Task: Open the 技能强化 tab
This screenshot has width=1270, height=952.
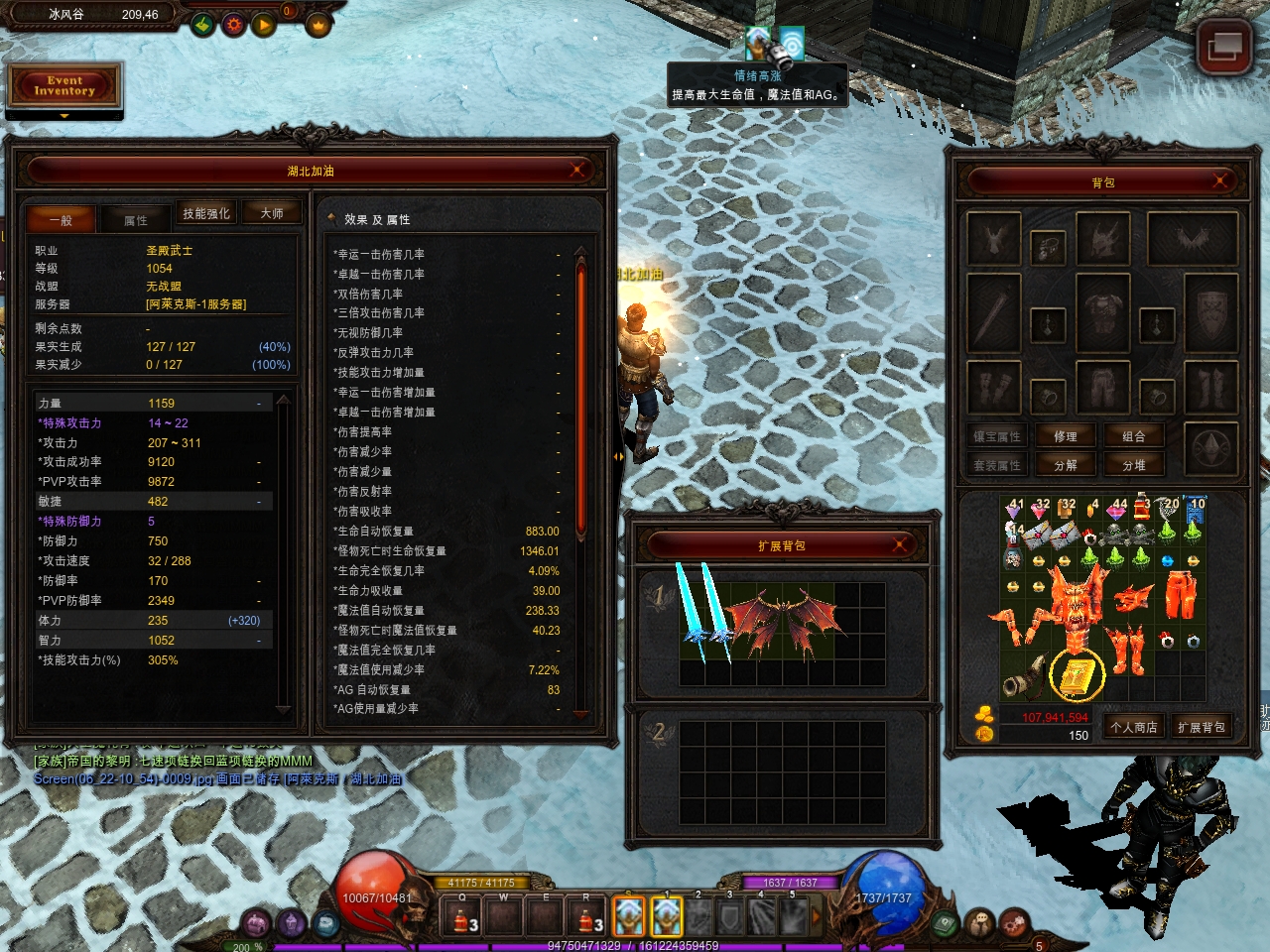Action: click(x=206, y=213)
